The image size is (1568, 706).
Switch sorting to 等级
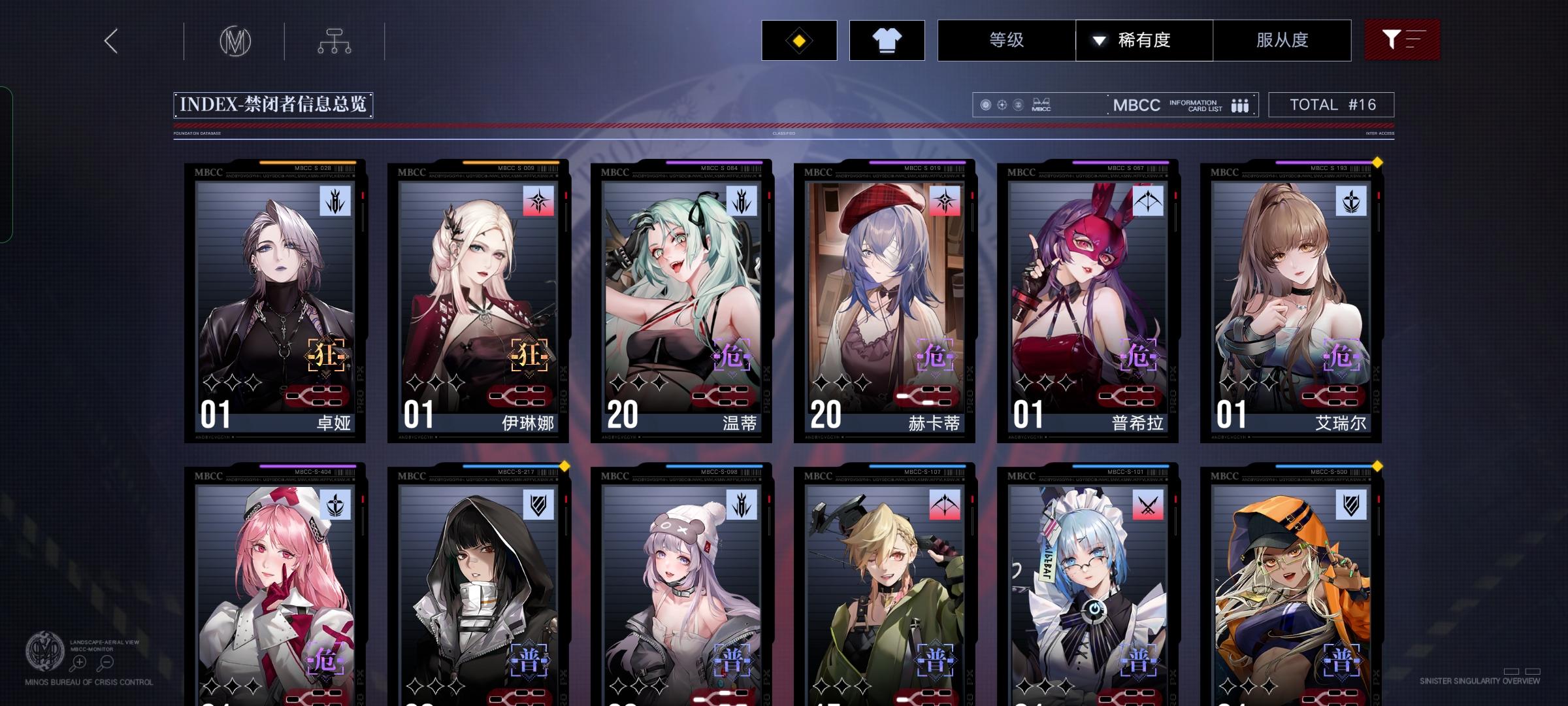click(1006, 40)
